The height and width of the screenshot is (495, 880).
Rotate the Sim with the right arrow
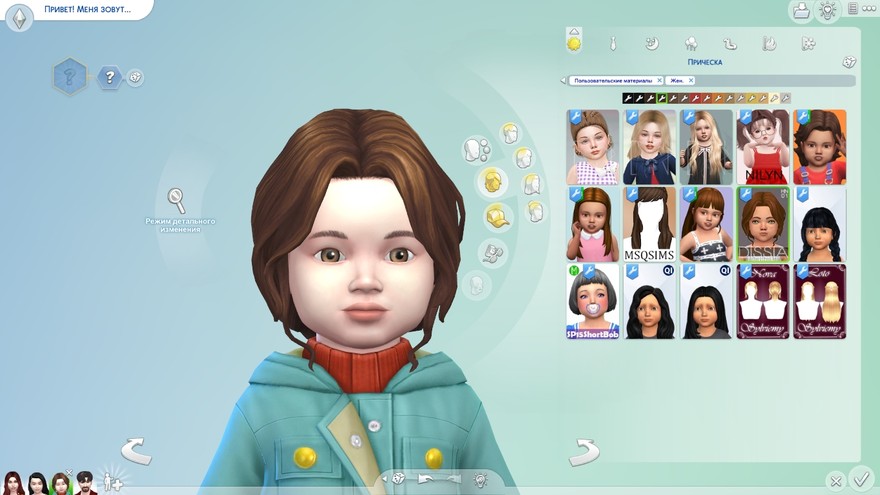pos(583,451)
